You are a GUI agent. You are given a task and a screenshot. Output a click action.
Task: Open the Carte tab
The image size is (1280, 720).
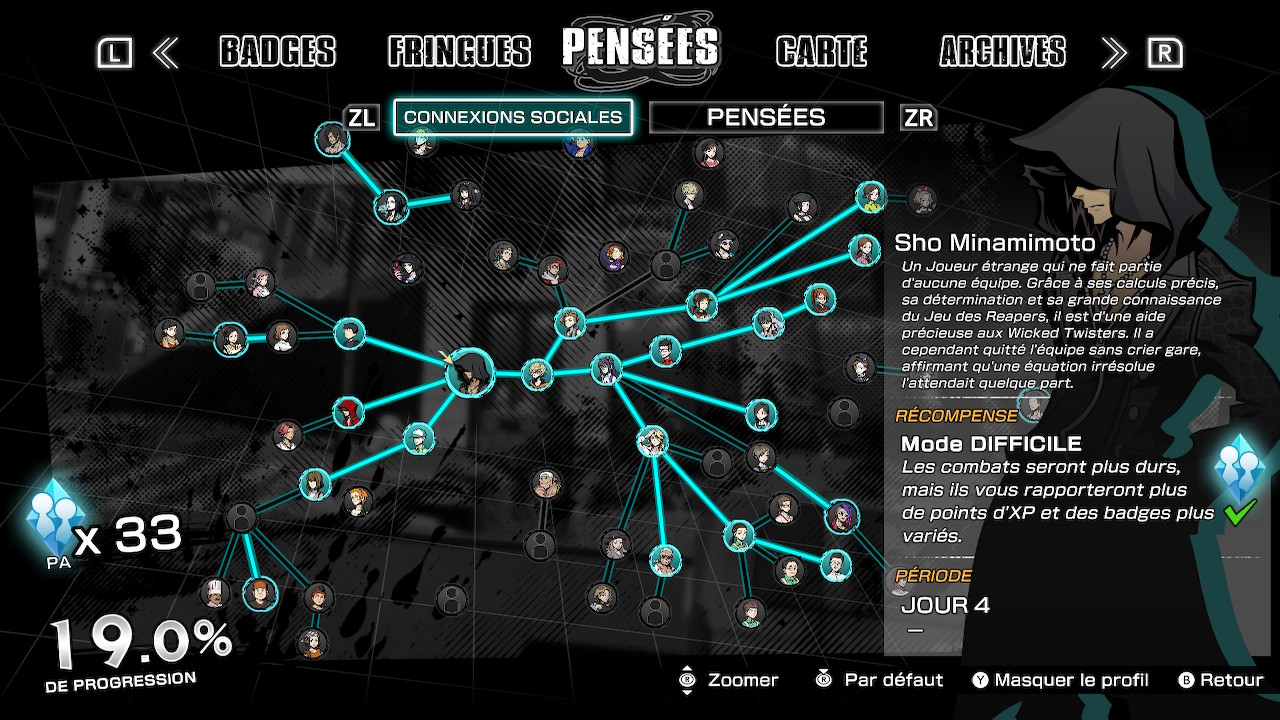[821, 52]
